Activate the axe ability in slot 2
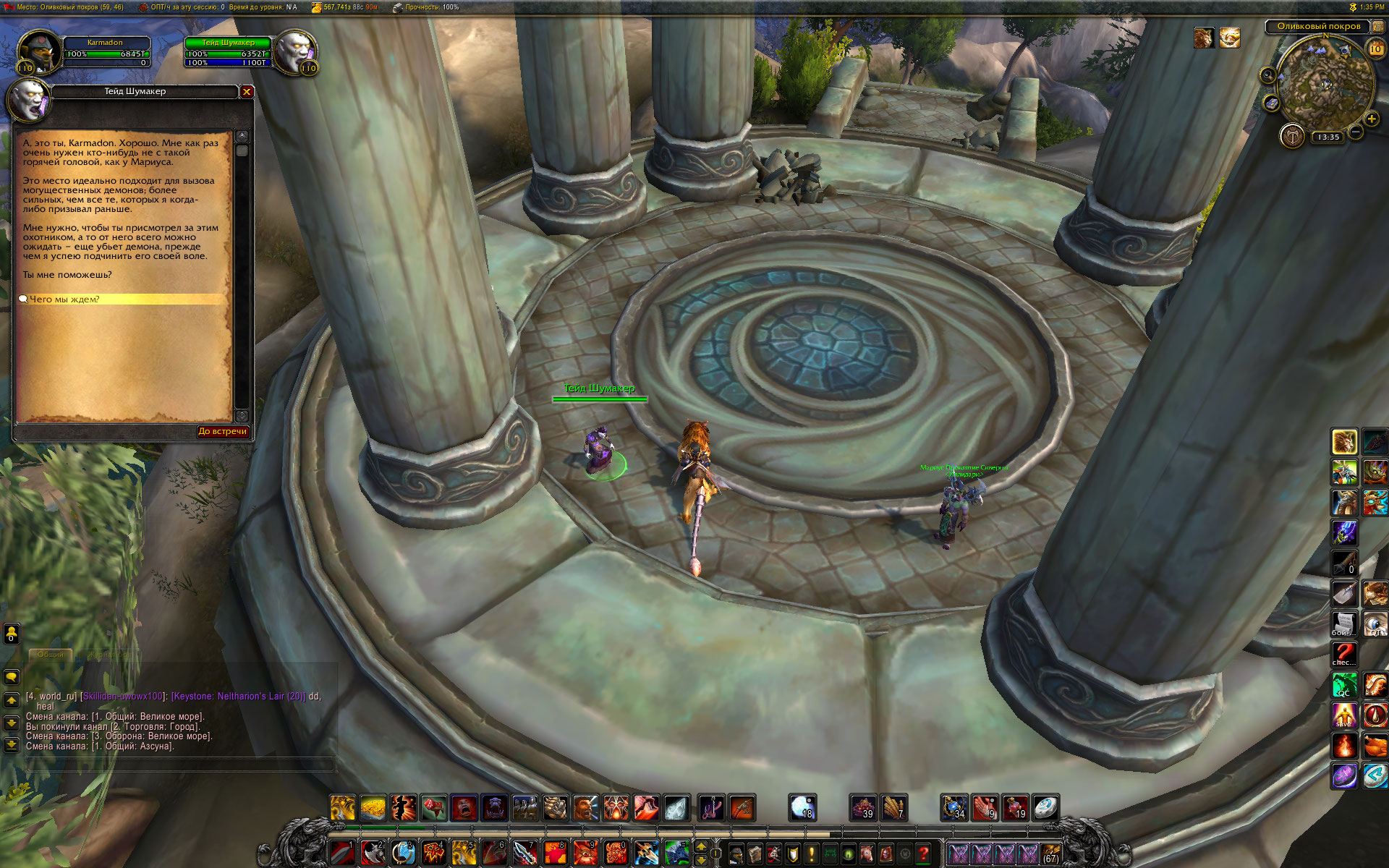Image resolution: width=1389 pixels, height=868 pixels. click(373, 852)
